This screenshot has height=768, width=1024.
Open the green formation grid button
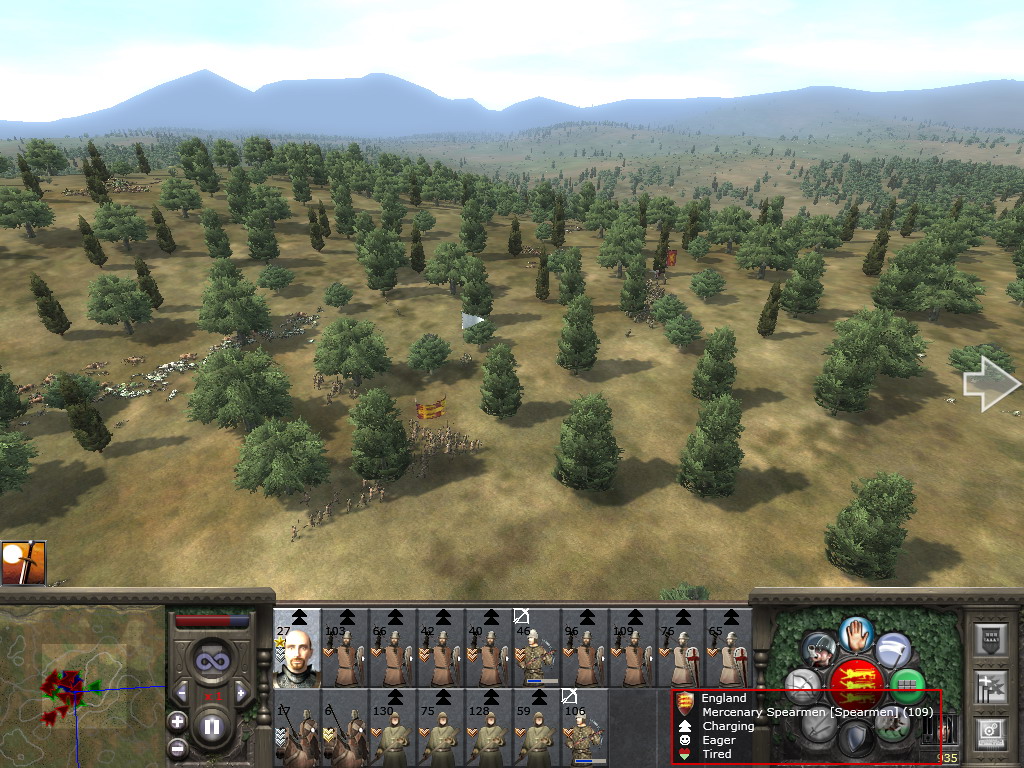pyautogui.click(x=907, y=687)
